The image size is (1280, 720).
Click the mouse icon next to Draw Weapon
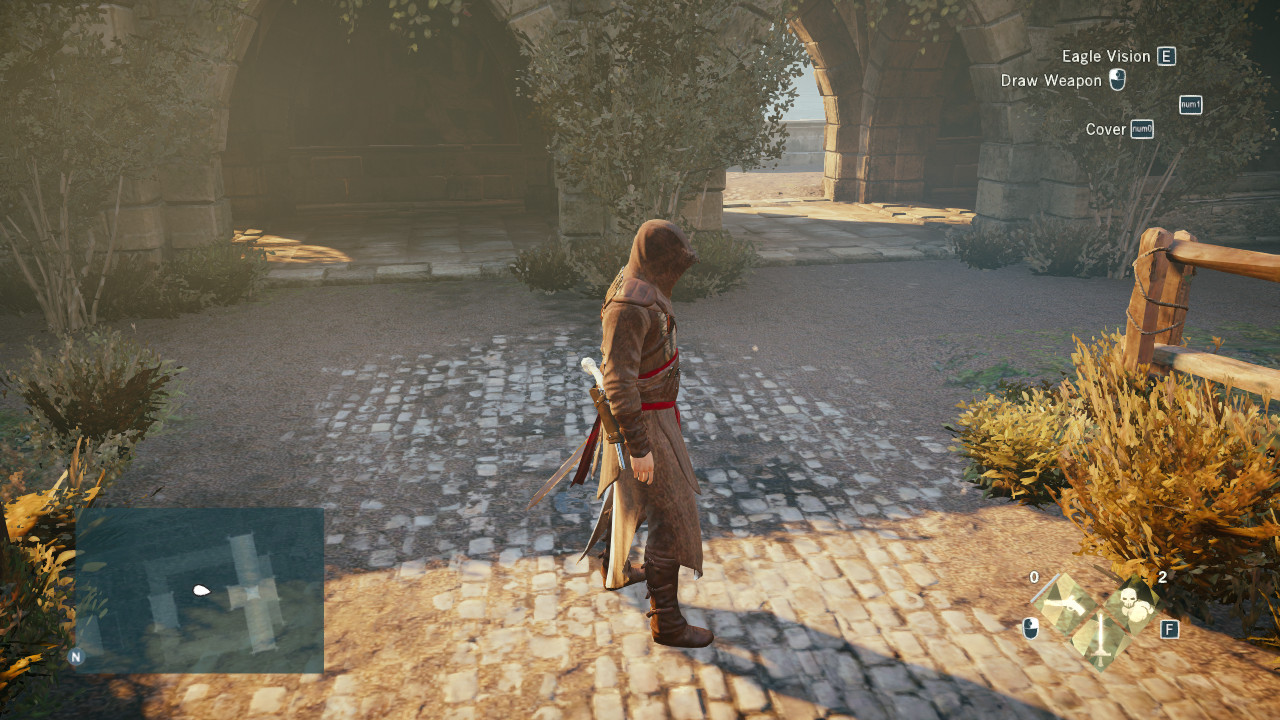point(1117,80)
